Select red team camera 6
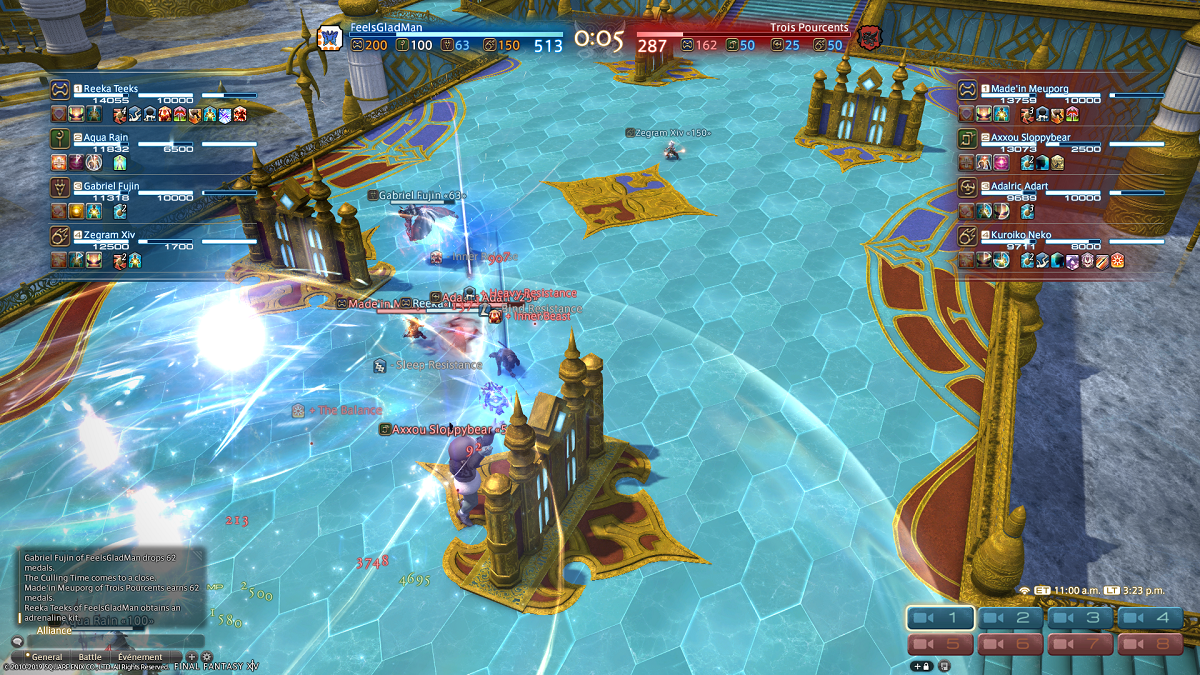This screenshot has width=1200, height=675. pyautogui.click(x=1011, y=644)
